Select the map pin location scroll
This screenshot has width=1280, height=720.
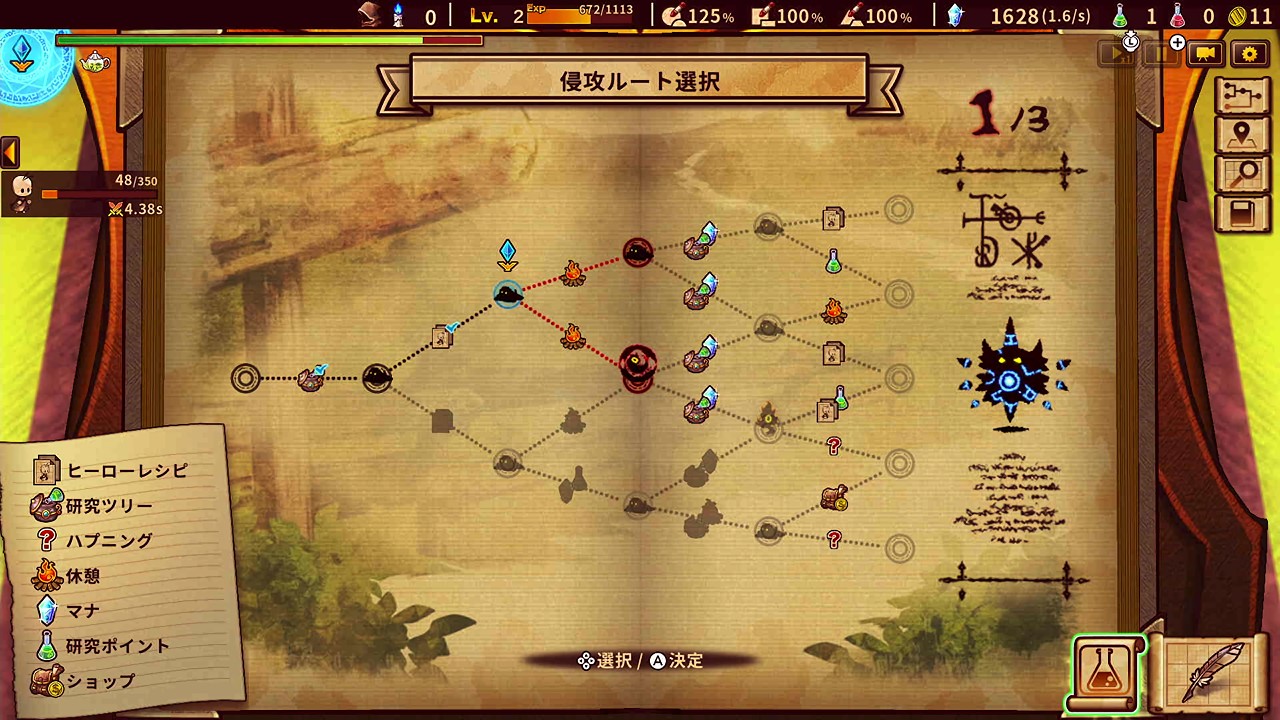(x=1243, y=135)
